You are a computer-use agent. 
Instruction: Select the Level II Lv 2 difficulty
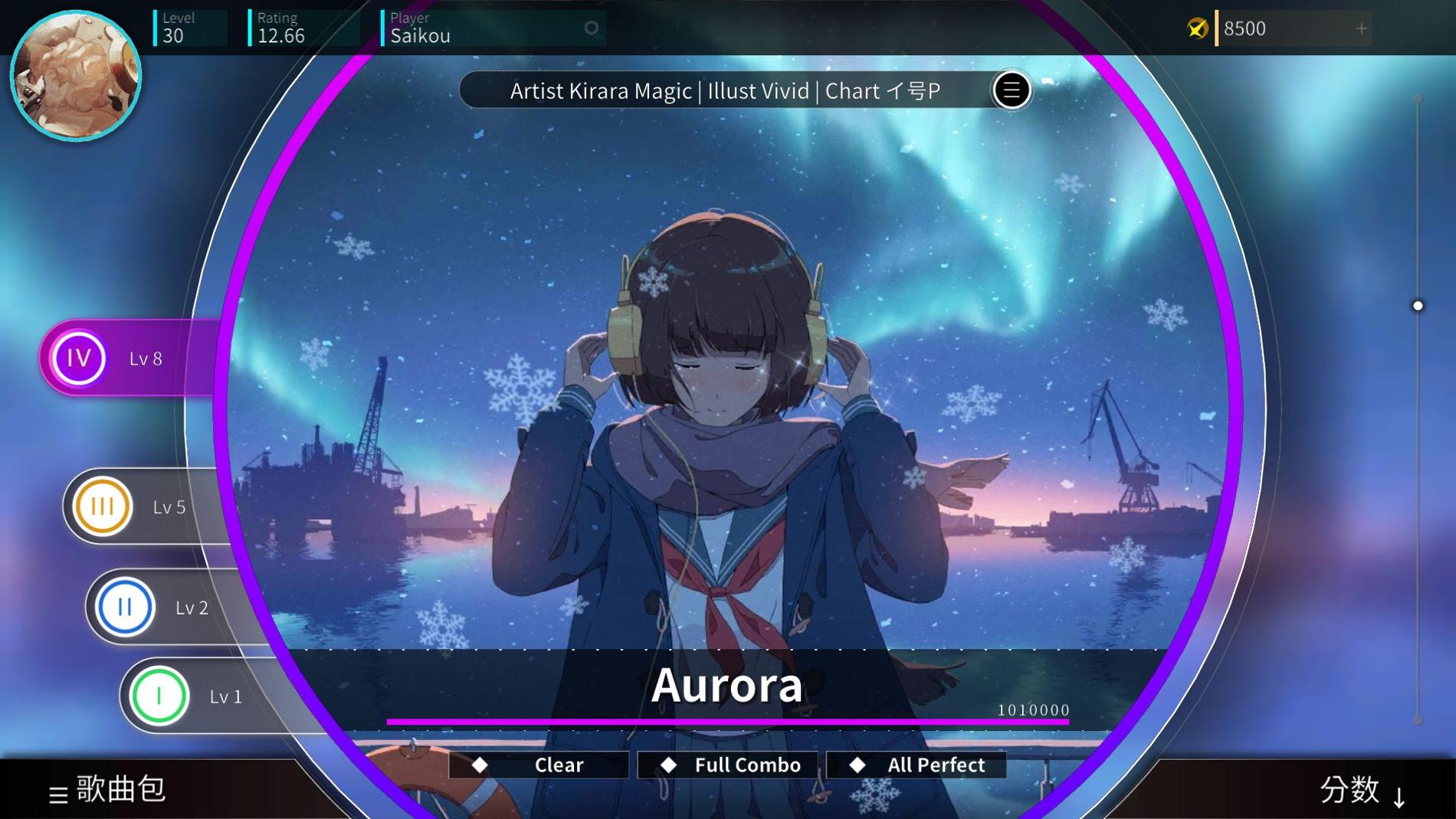tap(124, 607)
